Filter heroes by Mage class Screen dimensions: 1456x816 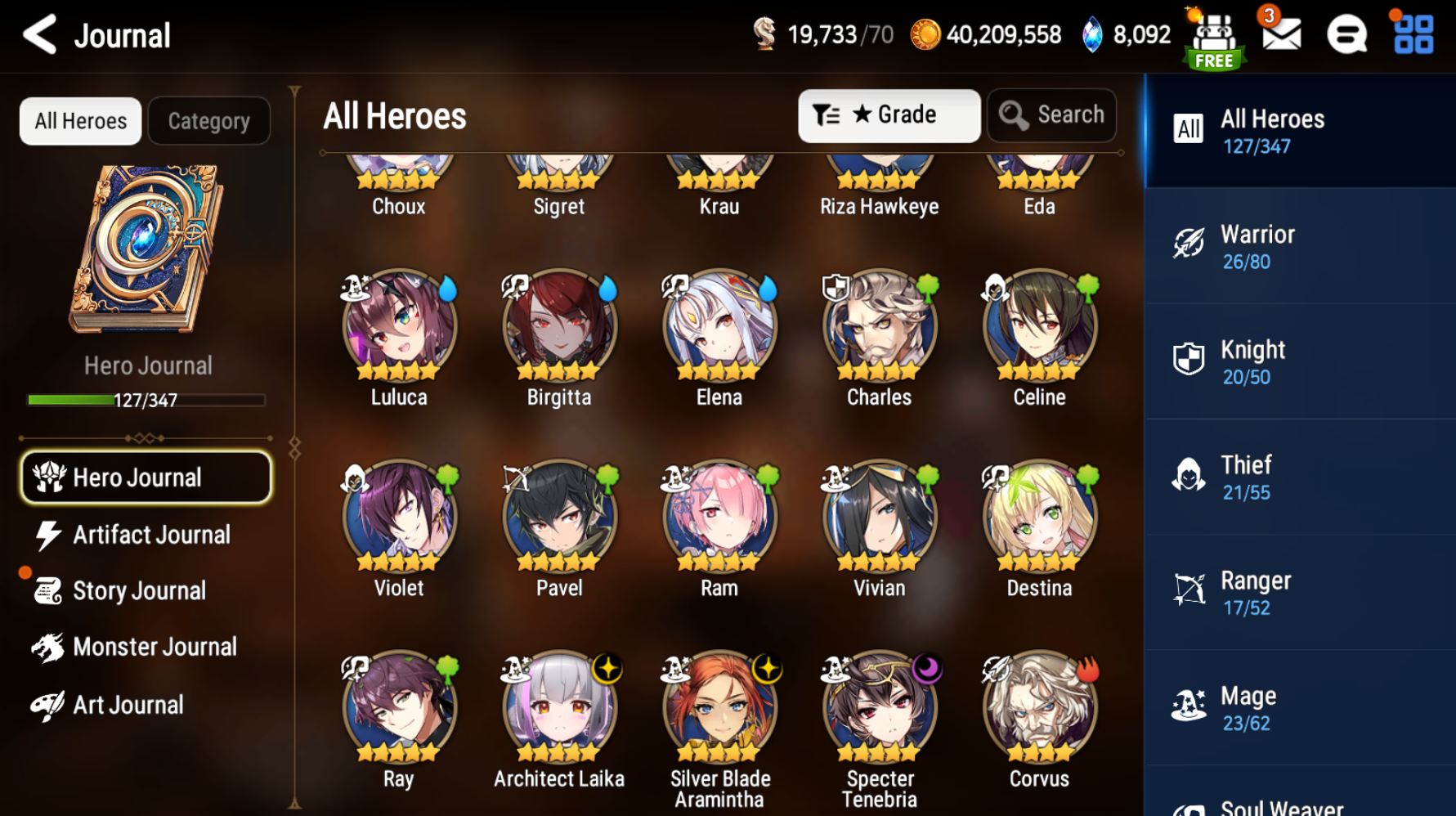click(1300, 708)
